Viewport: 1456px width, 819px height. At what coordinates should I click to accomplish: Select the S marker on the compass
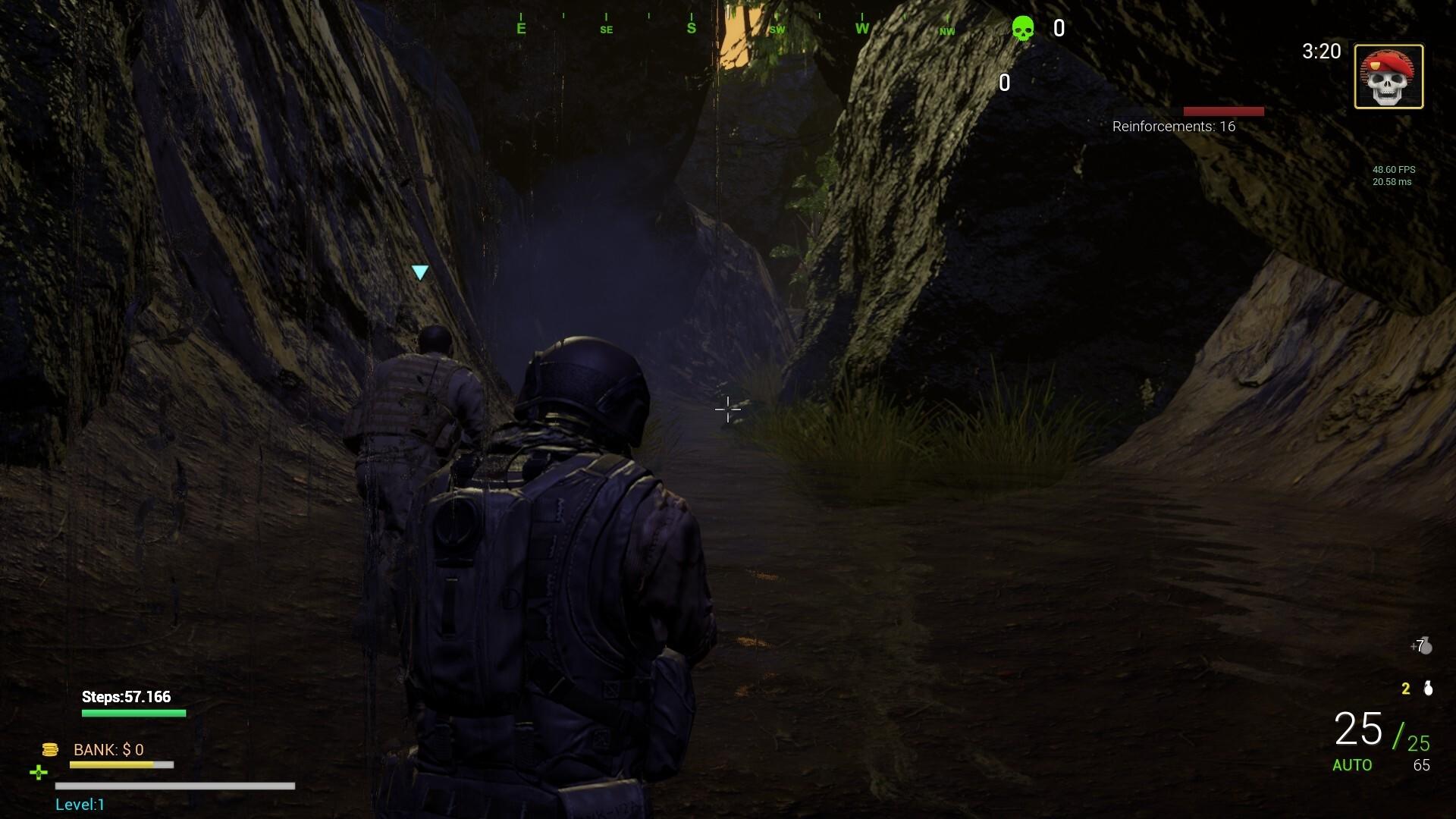pos(690,27)
